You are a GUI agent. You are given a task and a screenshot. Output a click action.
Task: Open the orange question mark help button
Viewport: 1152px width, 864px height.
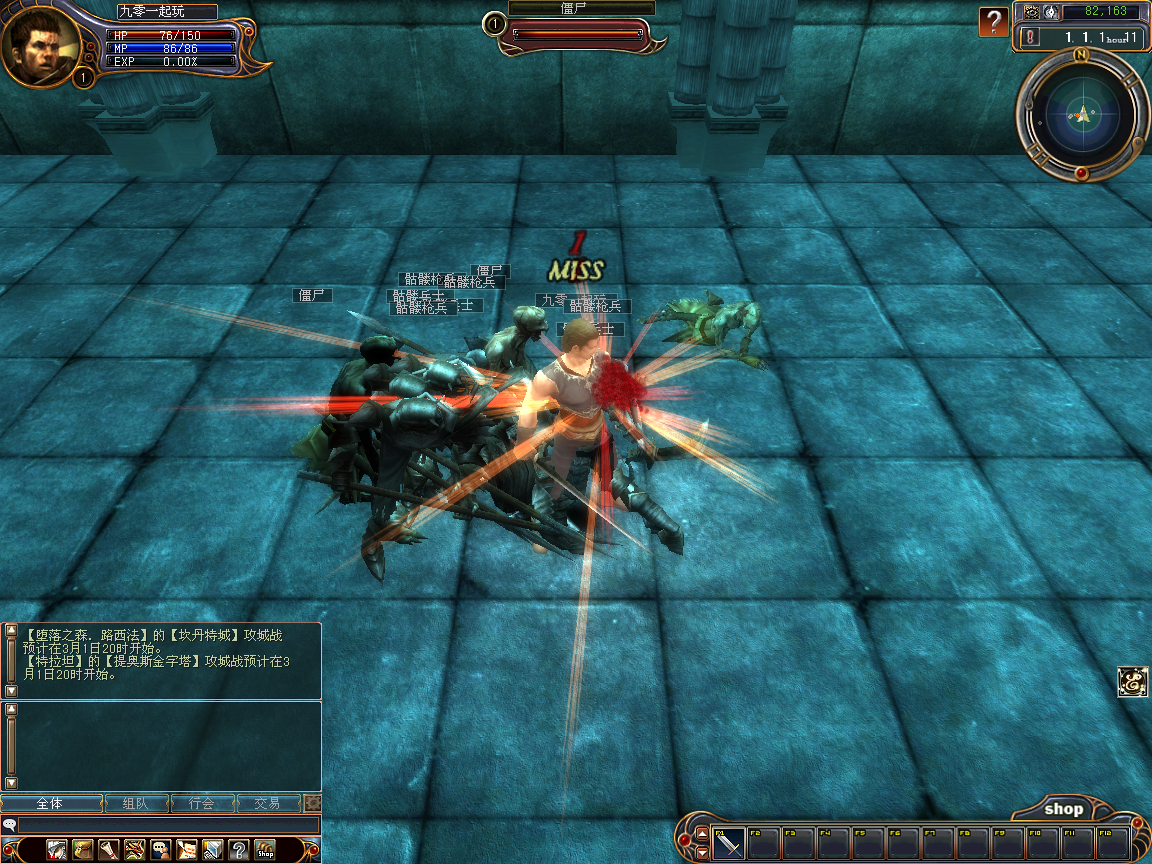[993, 22]
